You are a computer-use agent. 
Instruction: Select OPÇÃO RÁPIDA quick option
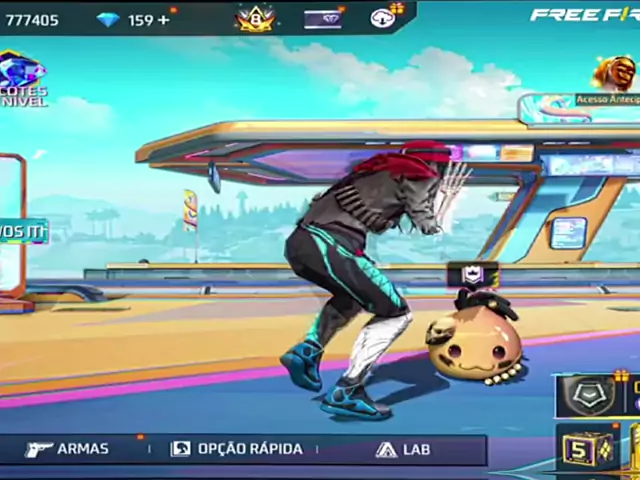coord(236,449)
